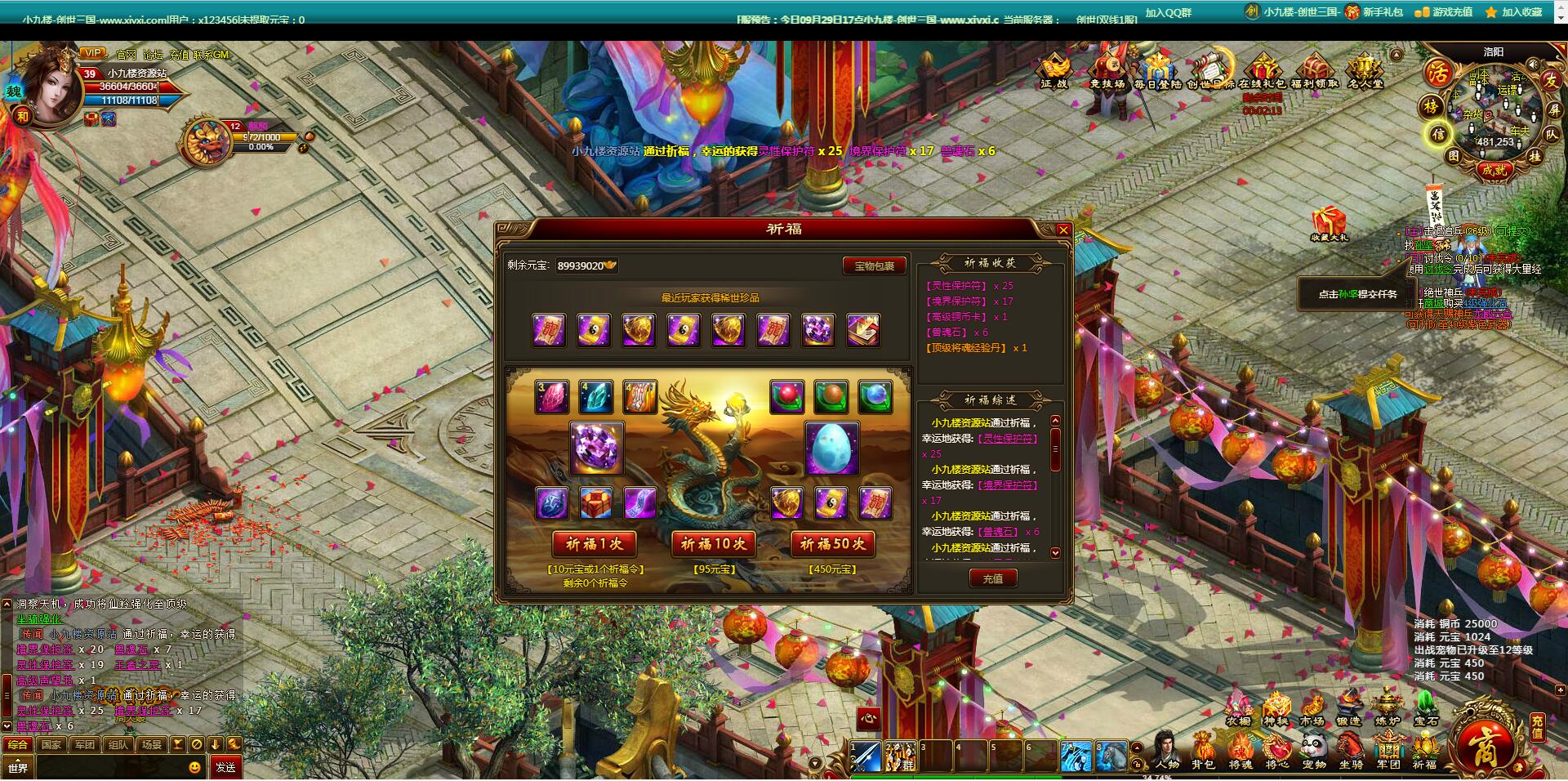Viewport: 1568px width, 781px height.
Task: Click the 祈福1次 pray once button
Action: click(595, 543)
